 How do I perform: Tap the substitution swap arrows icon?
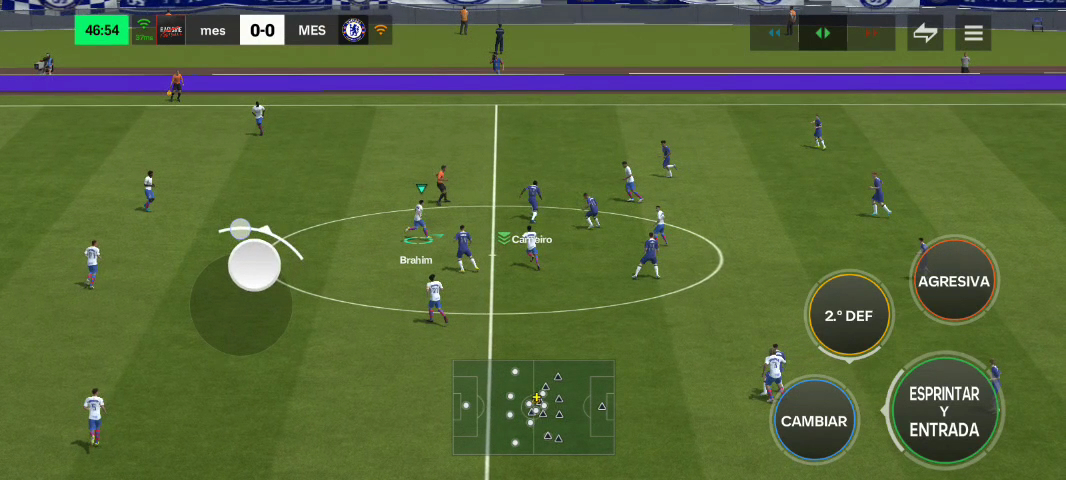[925, 33]
